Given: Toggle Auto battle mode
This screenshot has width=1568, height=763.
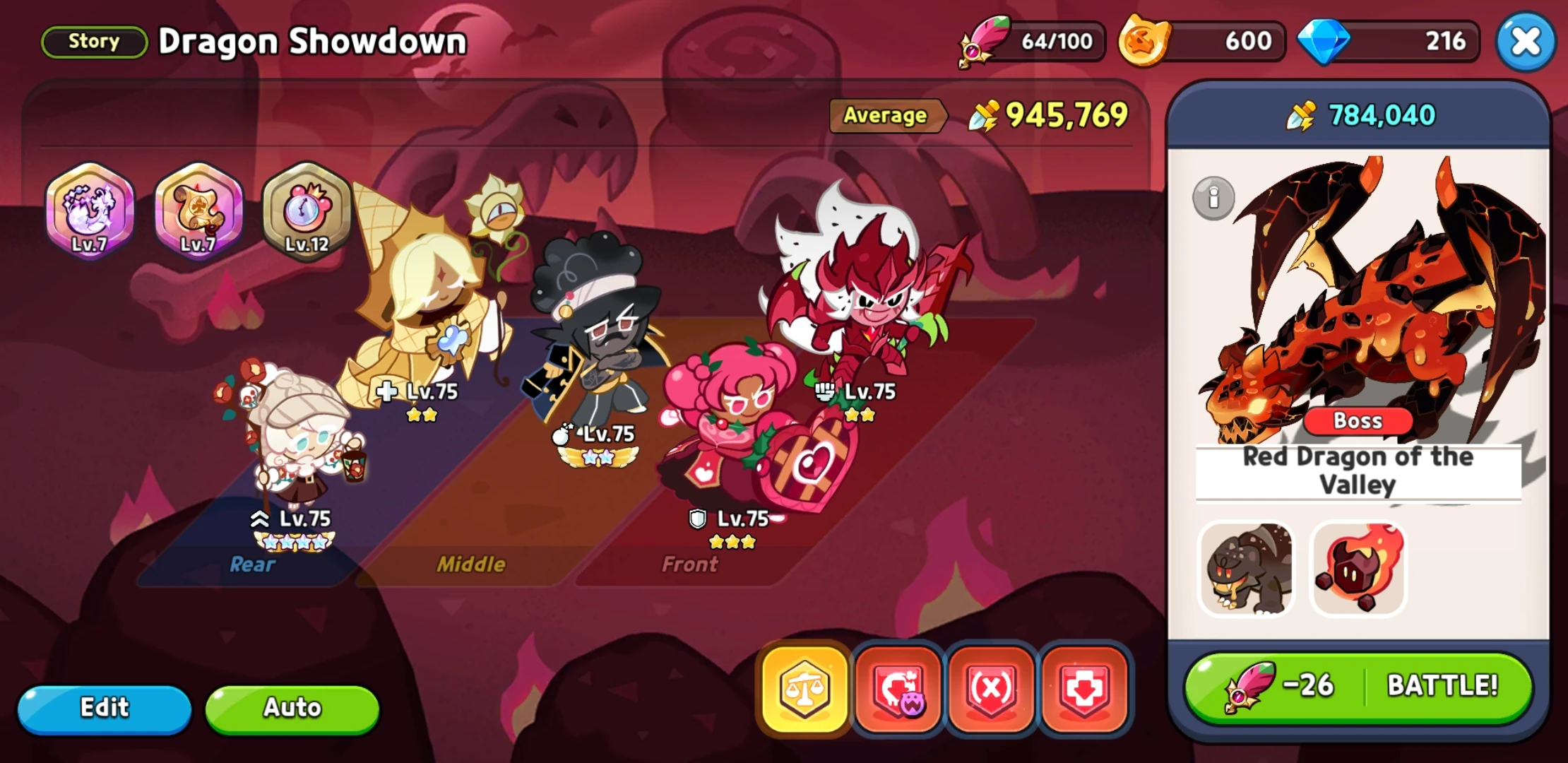Looking at the screenshot, I should [x=292, y=708].
